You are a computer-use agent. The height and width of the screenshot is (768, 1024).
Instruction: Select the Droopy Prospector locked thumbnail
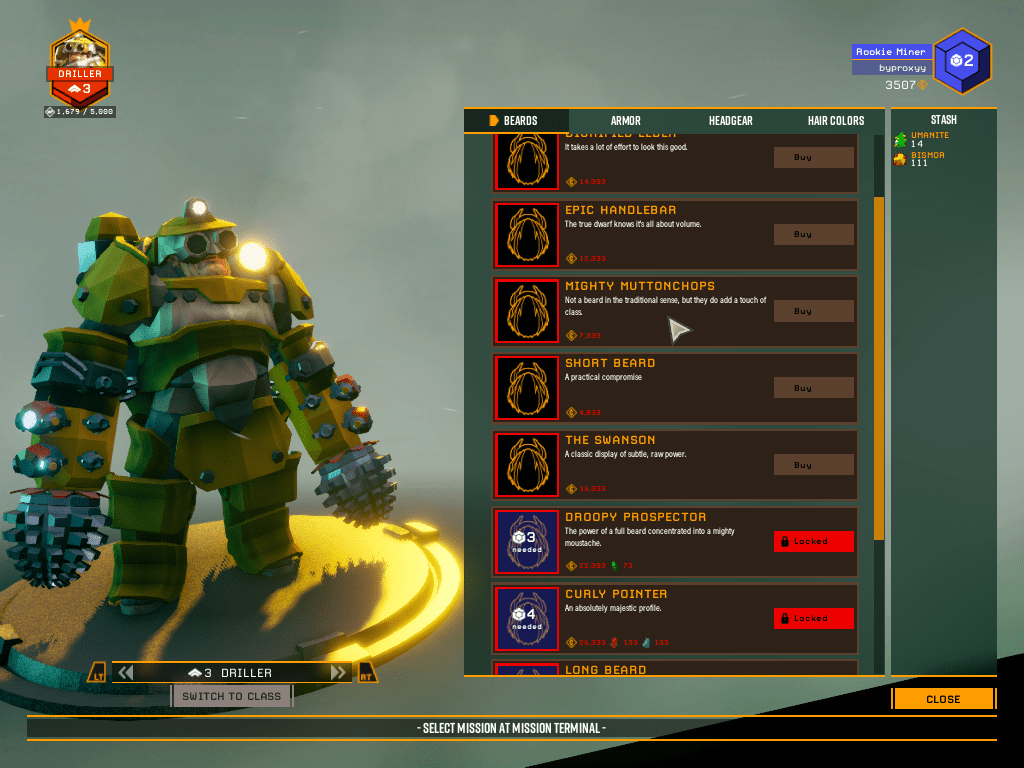pyautogui.click(x=527, y=542)
